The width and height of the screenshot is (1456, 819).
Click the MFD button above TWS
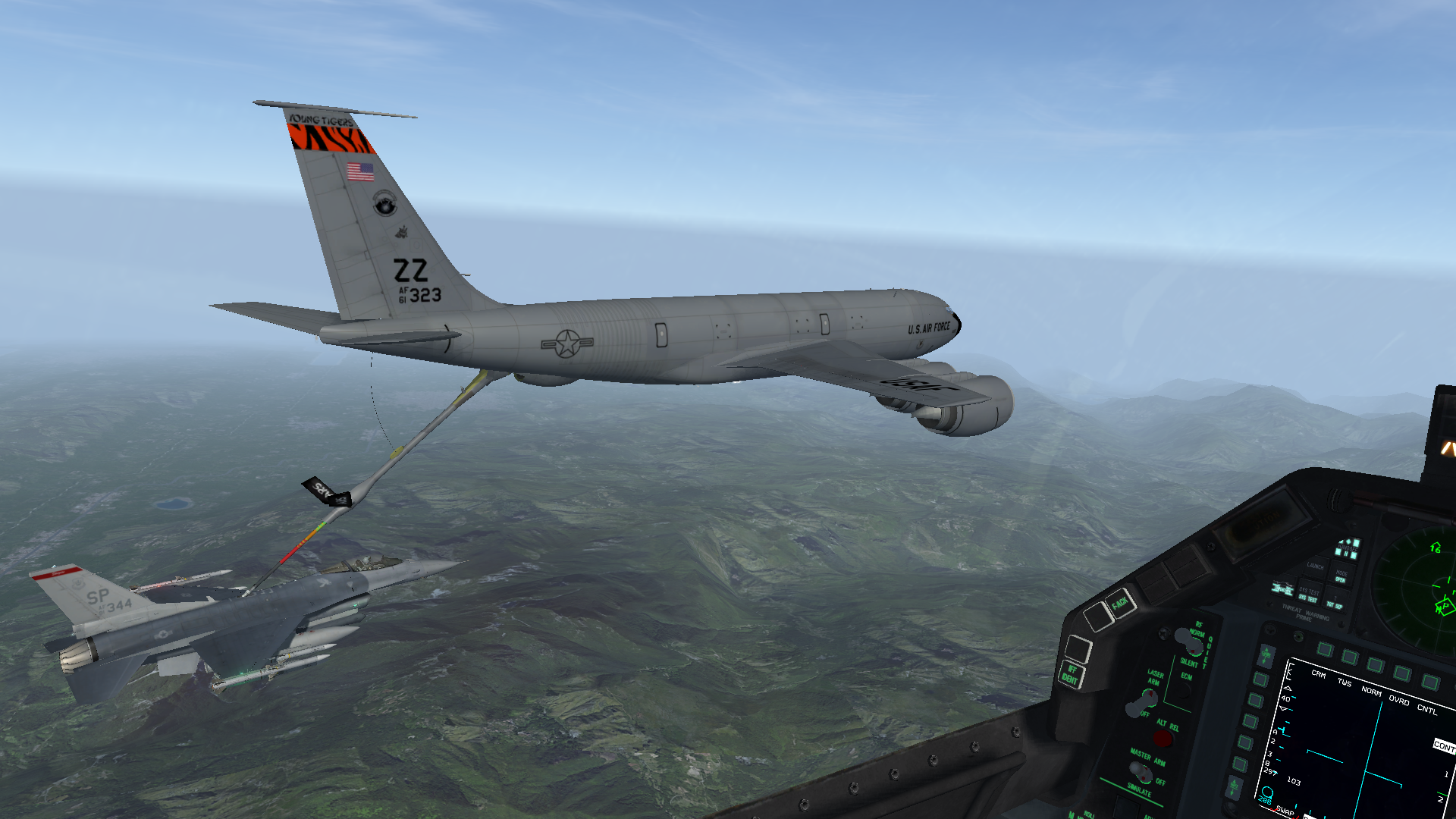point(1350,657)
